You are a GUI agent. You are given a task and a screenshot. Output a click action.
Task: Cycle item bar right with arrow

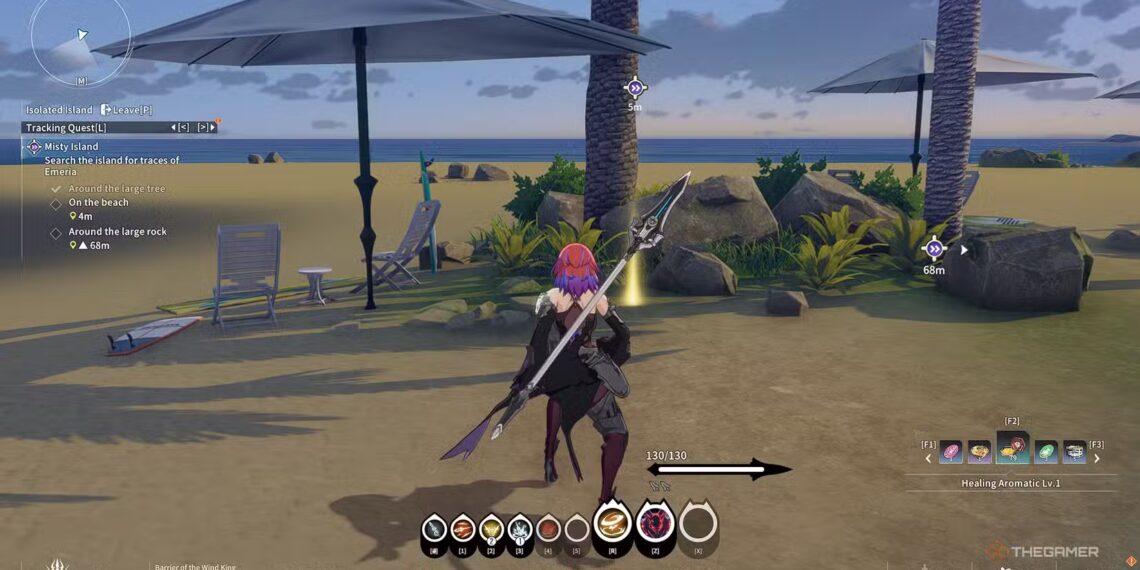click(x=1097, y=459)
